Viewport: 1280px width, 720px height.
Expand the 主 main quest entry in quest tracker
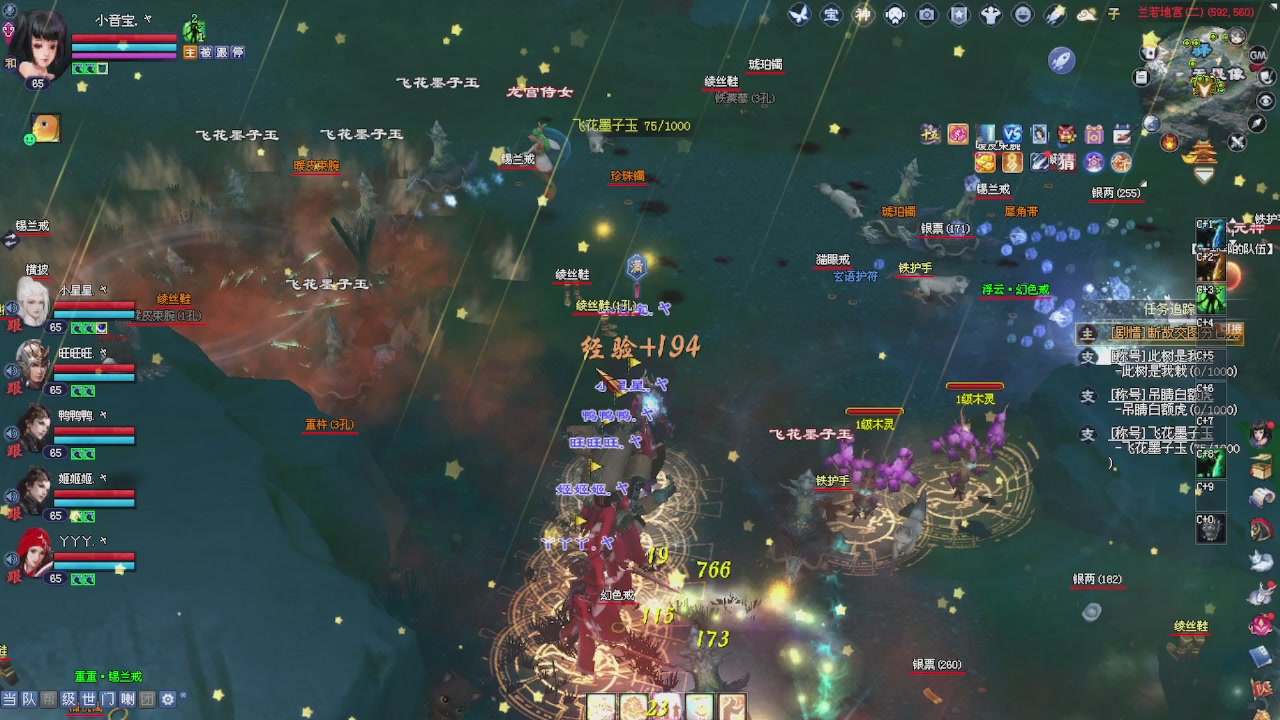pyautogui.click(x=1088, y=334)
